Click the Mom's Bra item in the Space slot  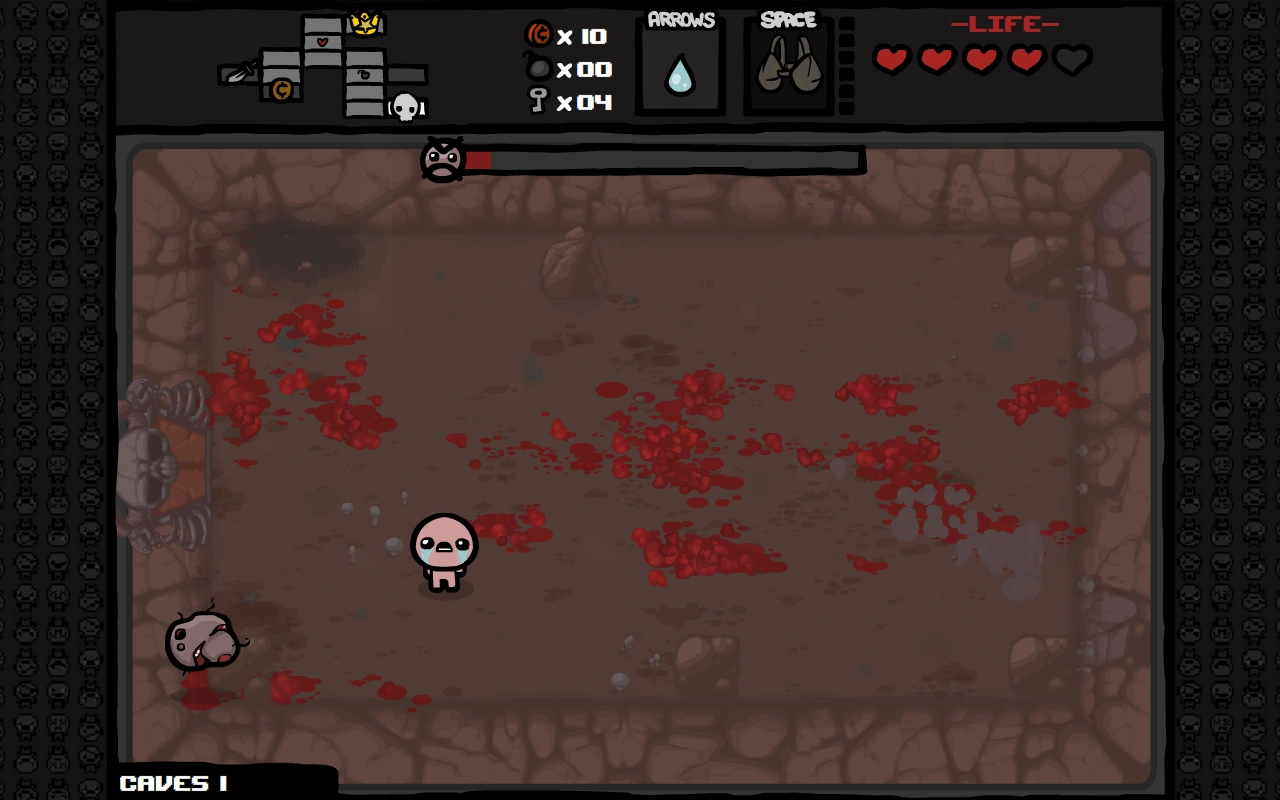(x=788, y=65)
